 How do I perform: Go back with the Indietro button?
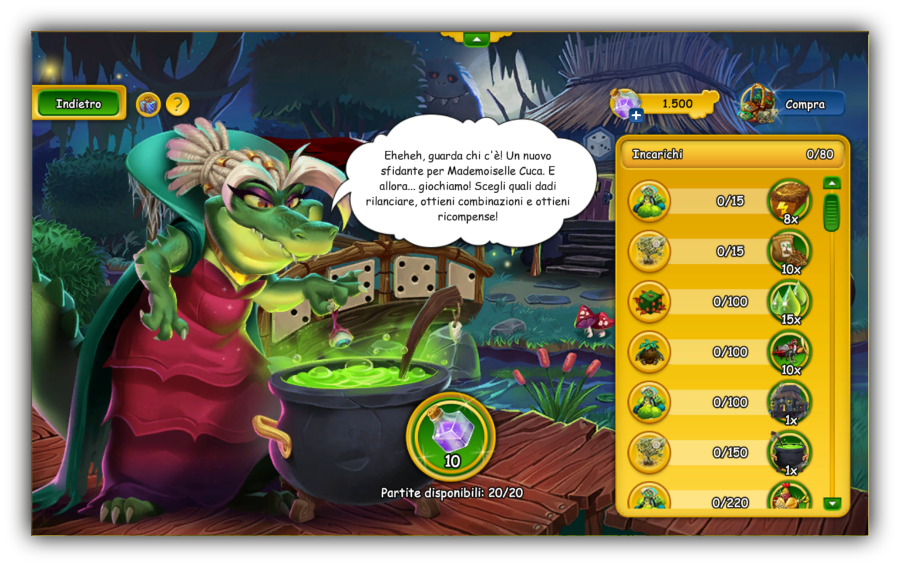[x=78, y=103]
